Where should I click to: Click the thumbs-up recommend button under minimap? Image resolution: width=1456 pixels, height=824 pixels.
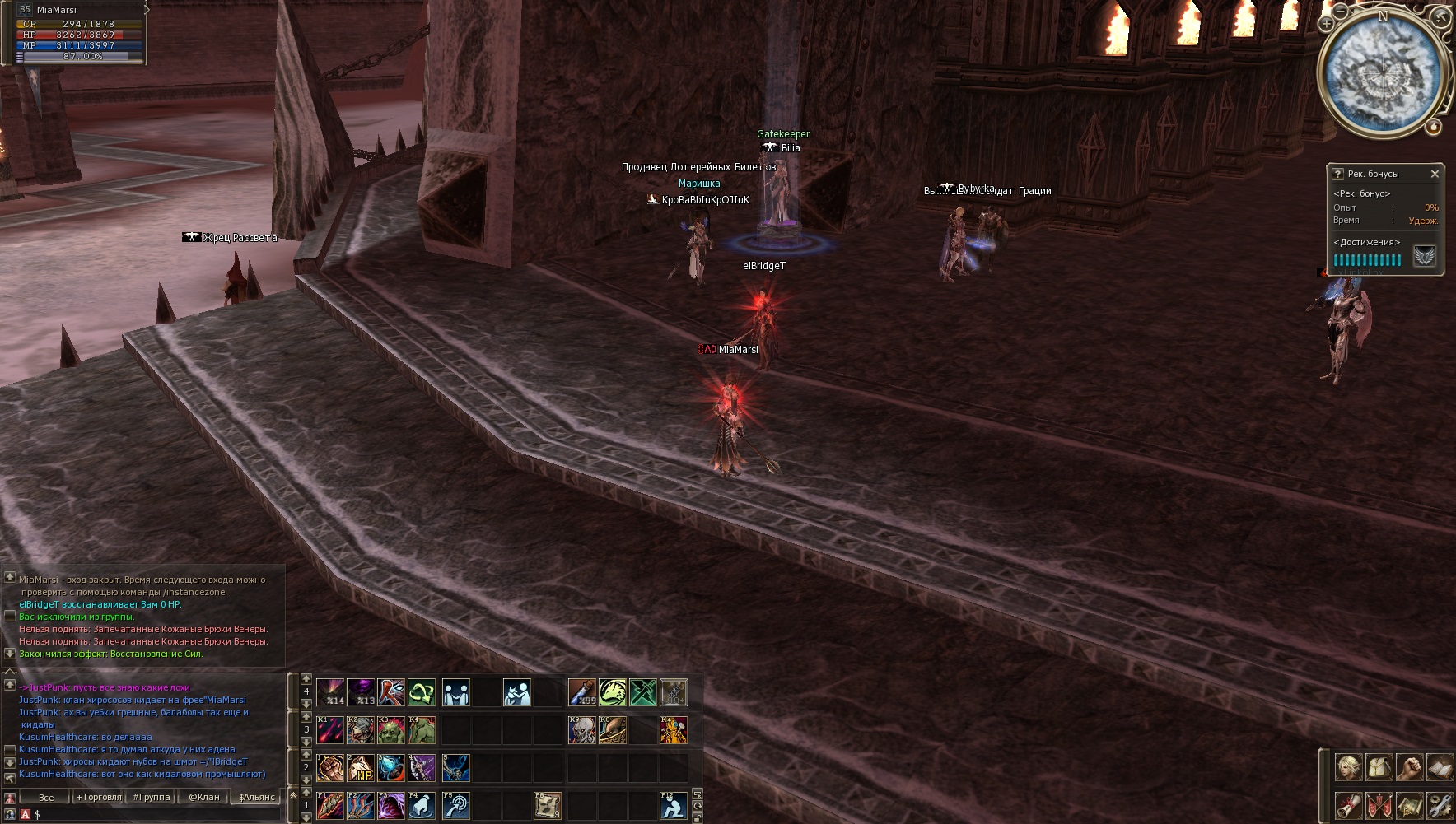[1434, 127]
